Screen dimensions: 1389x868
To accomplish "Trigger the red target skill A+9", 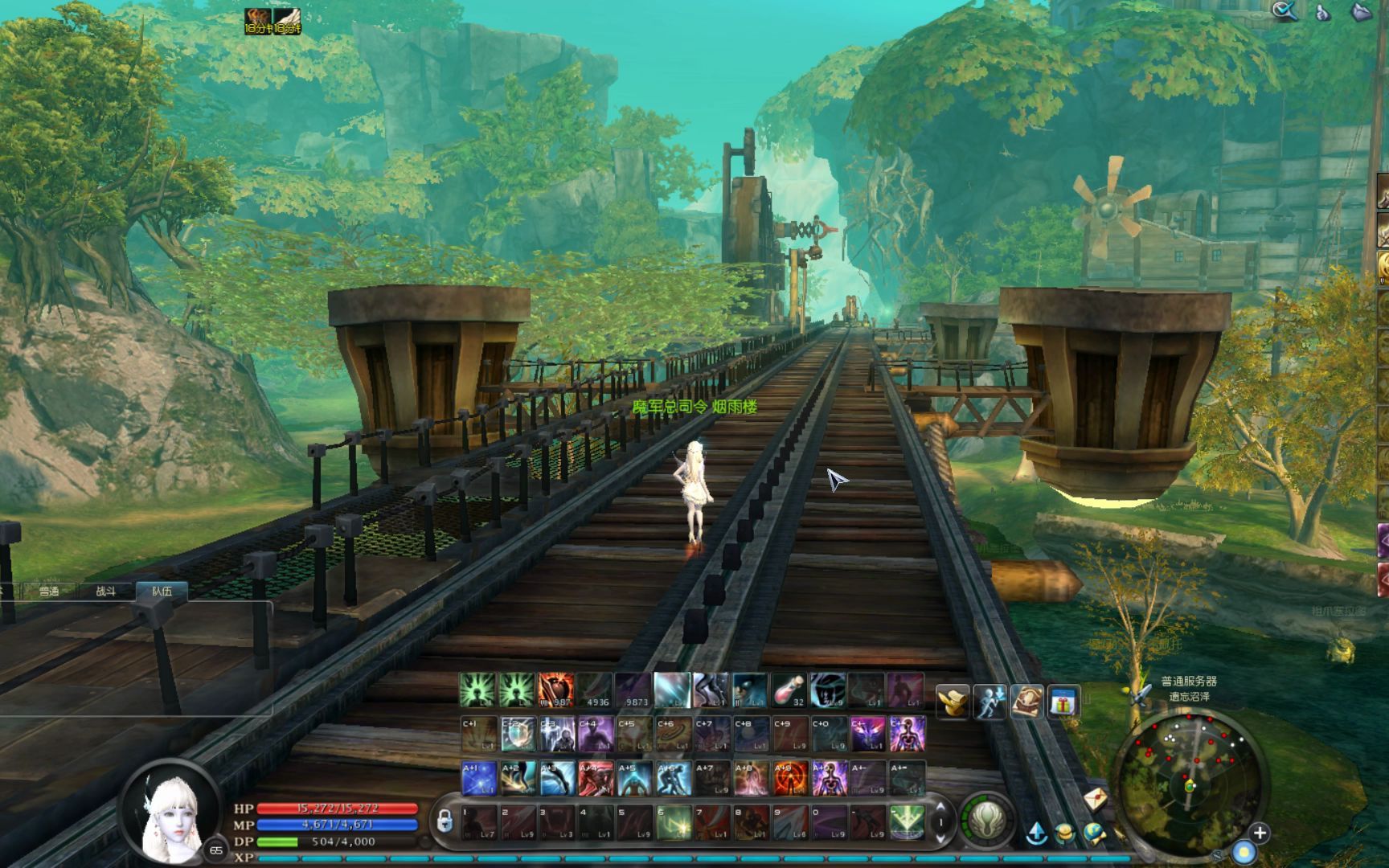I will 790,778.
